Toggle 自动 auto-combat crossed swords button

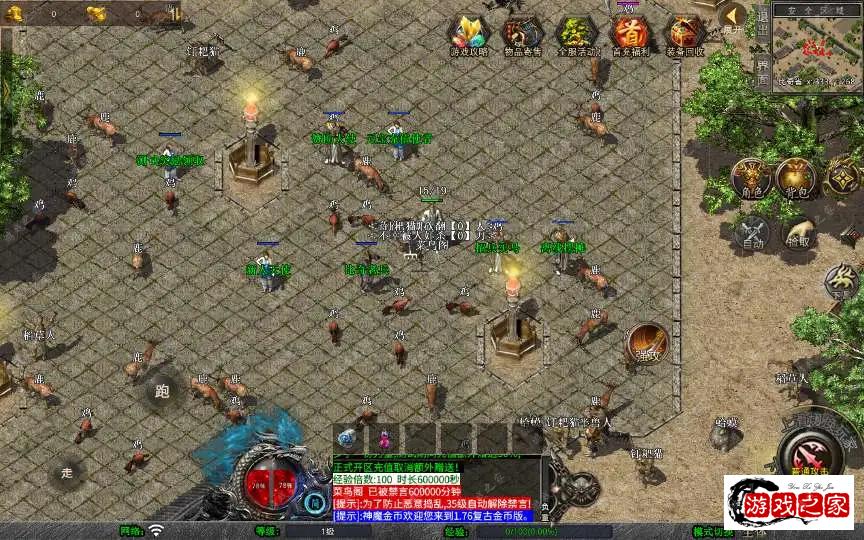[x=750, y=231]
